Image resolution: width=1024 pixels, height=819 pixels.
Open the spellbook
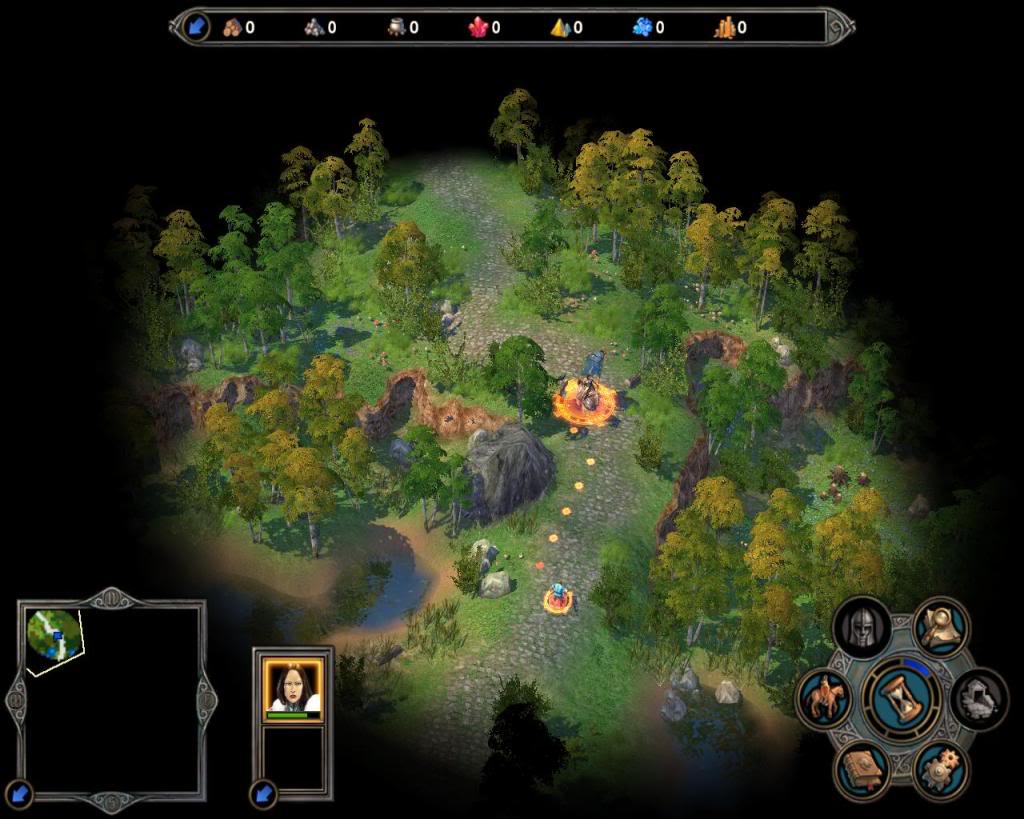coord(862,770)
